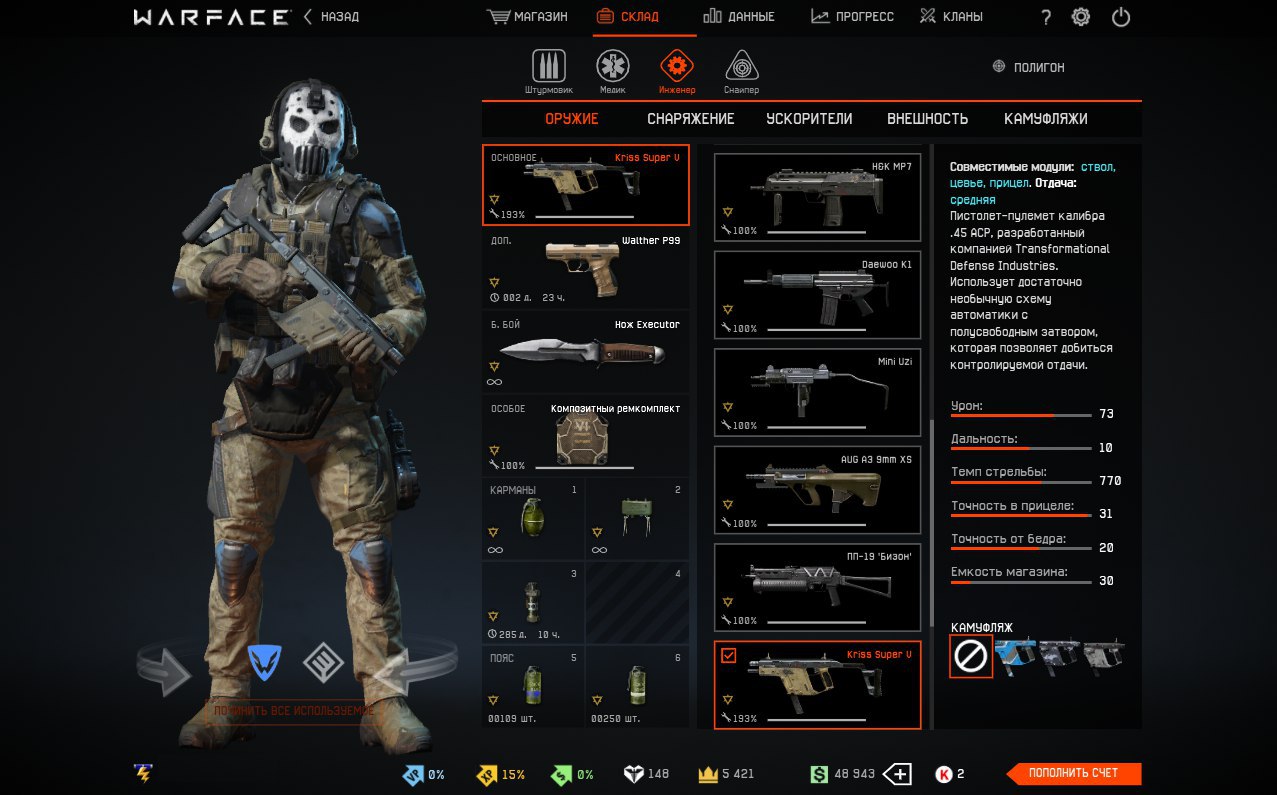Click the power quit icon
Viewport: 1277px width, 795px height.
click(1121, 17)
